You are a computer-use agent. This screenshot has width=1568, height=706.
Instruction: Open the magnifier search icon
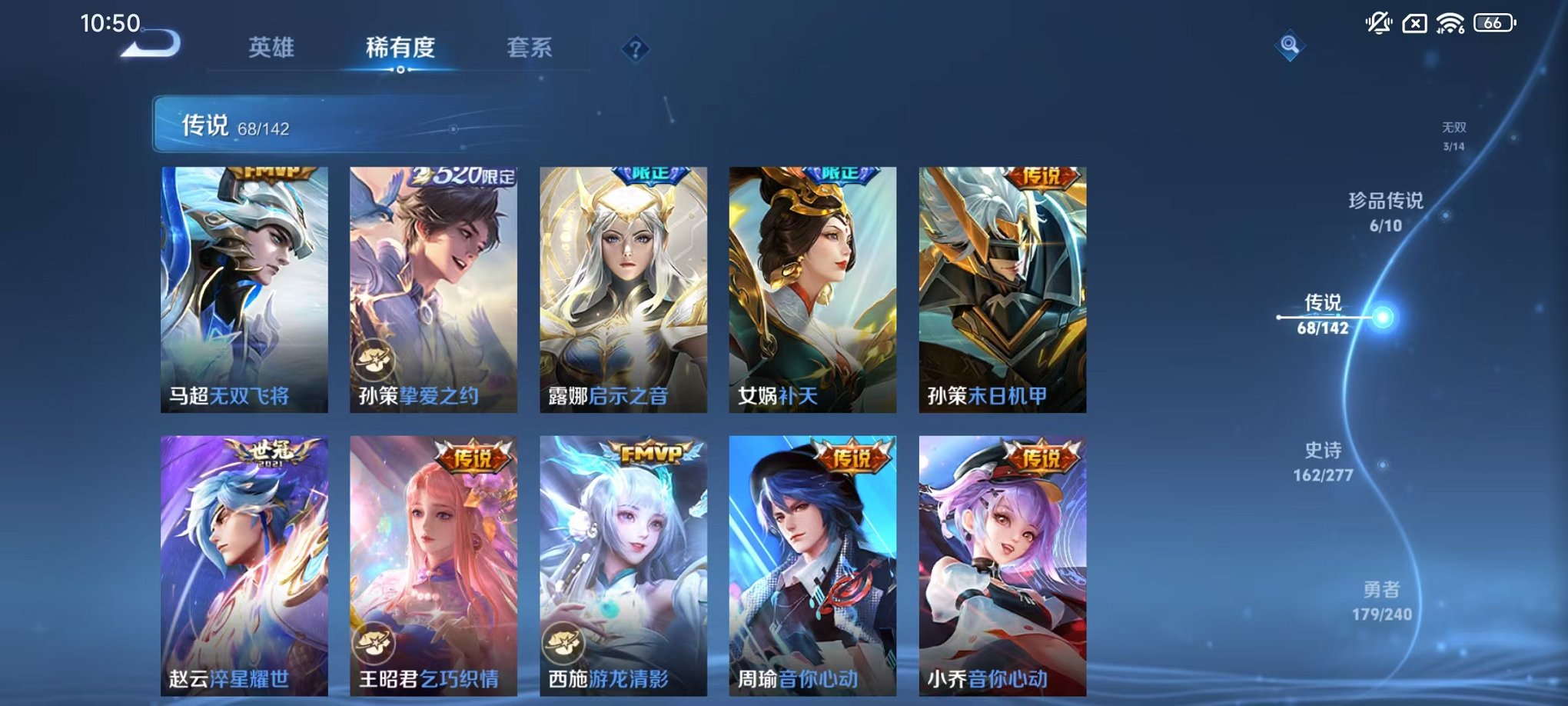point(1291,45)
